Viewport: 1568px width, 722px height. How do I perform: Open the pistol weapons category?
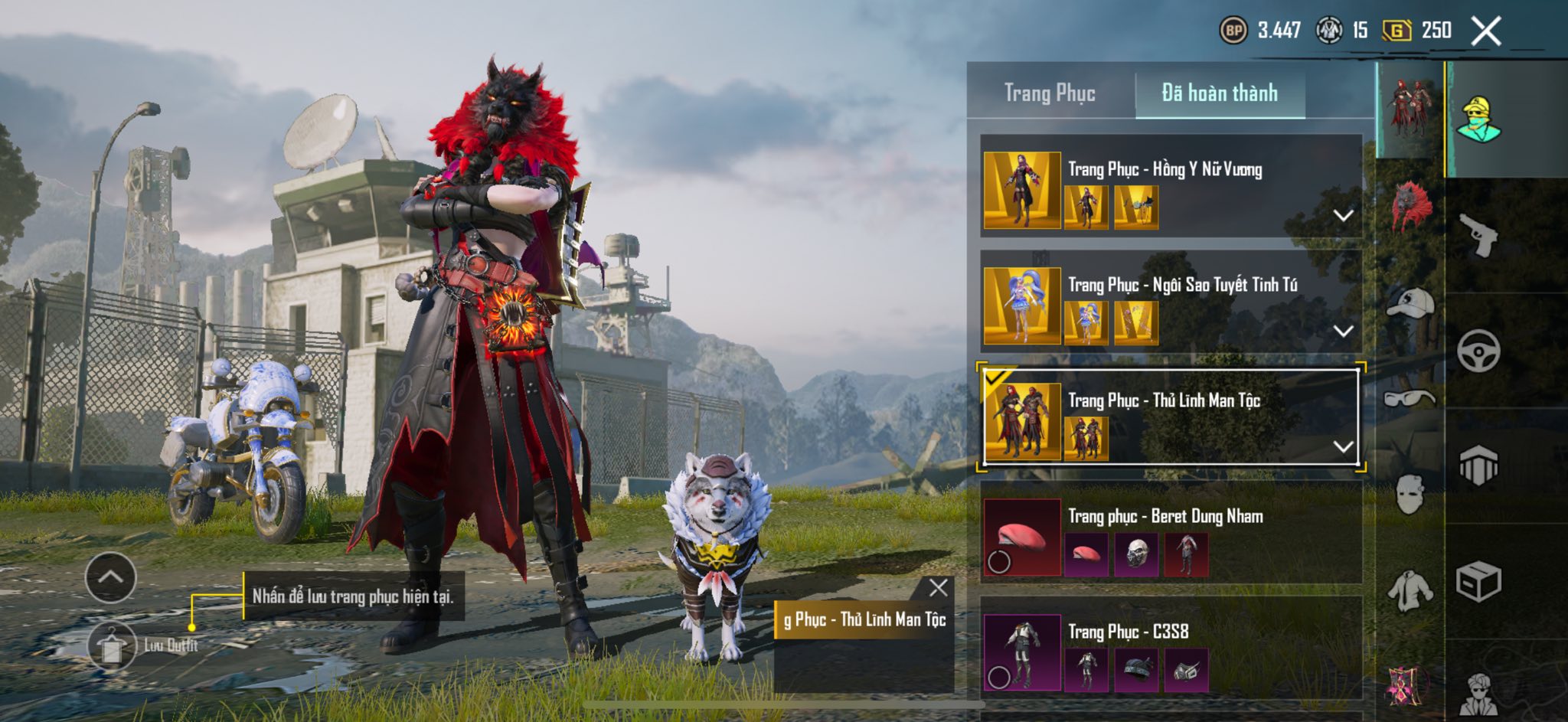tap(1478, 234)
